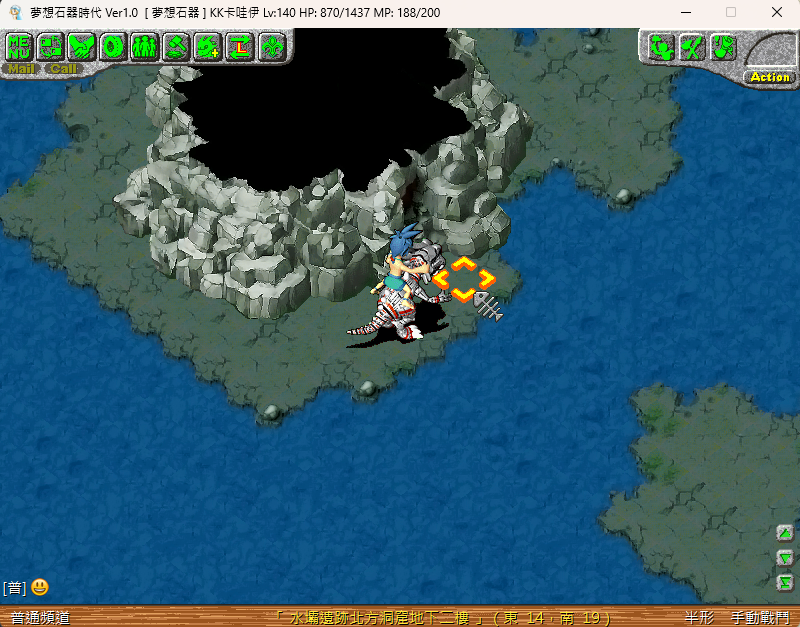Open the stone wheel ring icon
This screenshot has height=627, width=800.
[113, 46]
